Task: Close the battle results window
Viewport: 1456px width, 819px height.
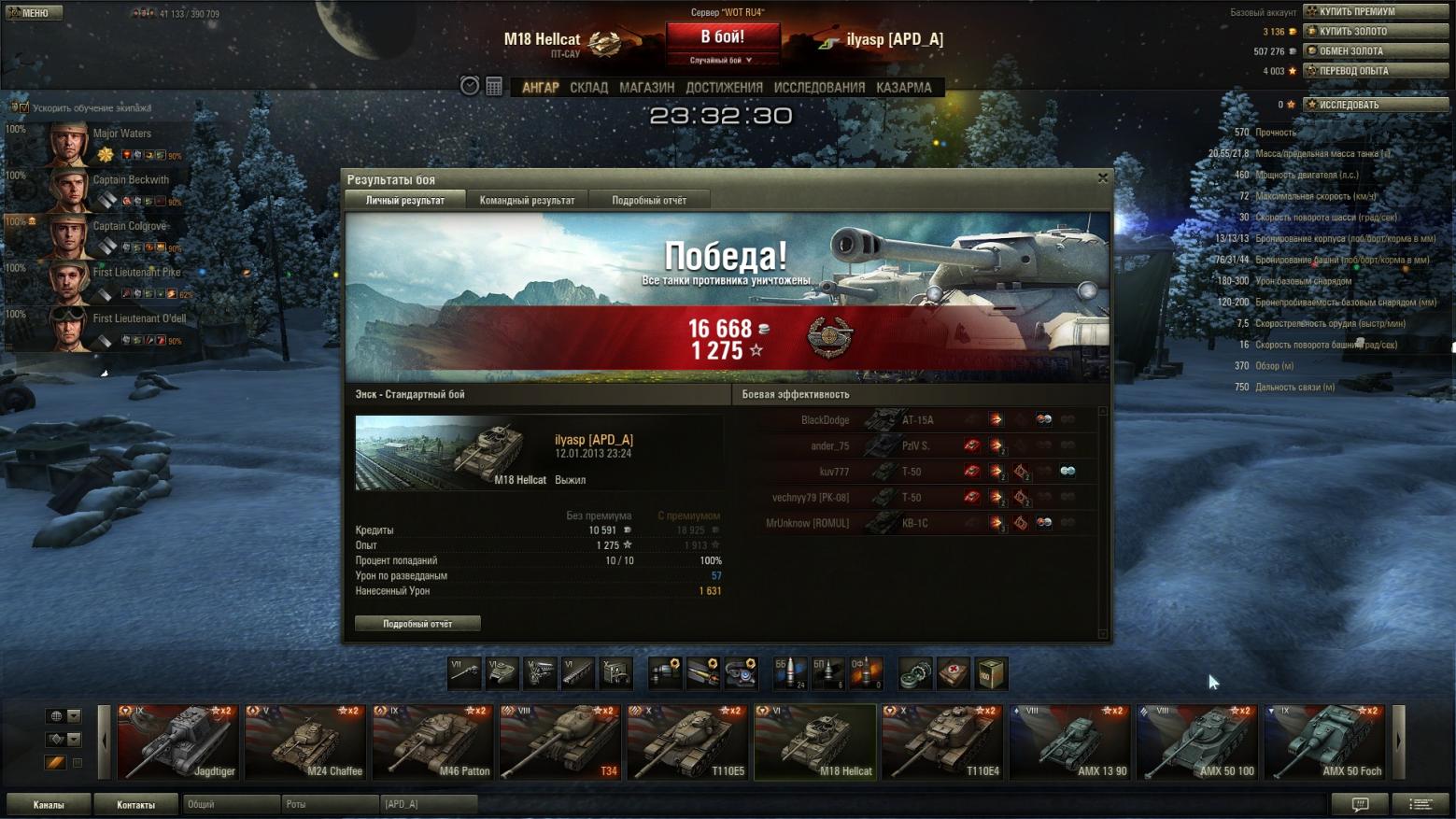Action: tap(1103, 177)
